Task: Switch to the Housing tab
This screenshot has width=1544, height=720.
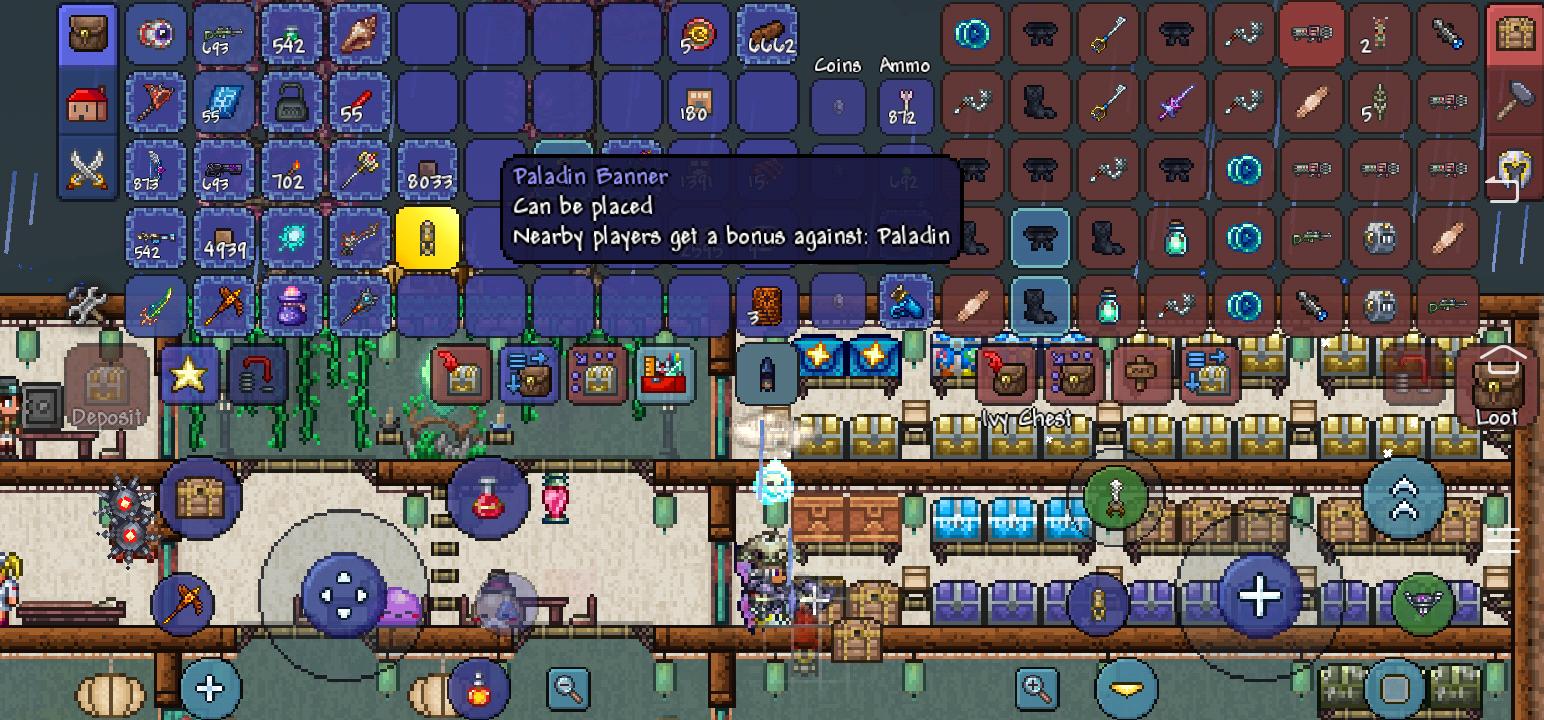Action: click(x=88, y=103)
